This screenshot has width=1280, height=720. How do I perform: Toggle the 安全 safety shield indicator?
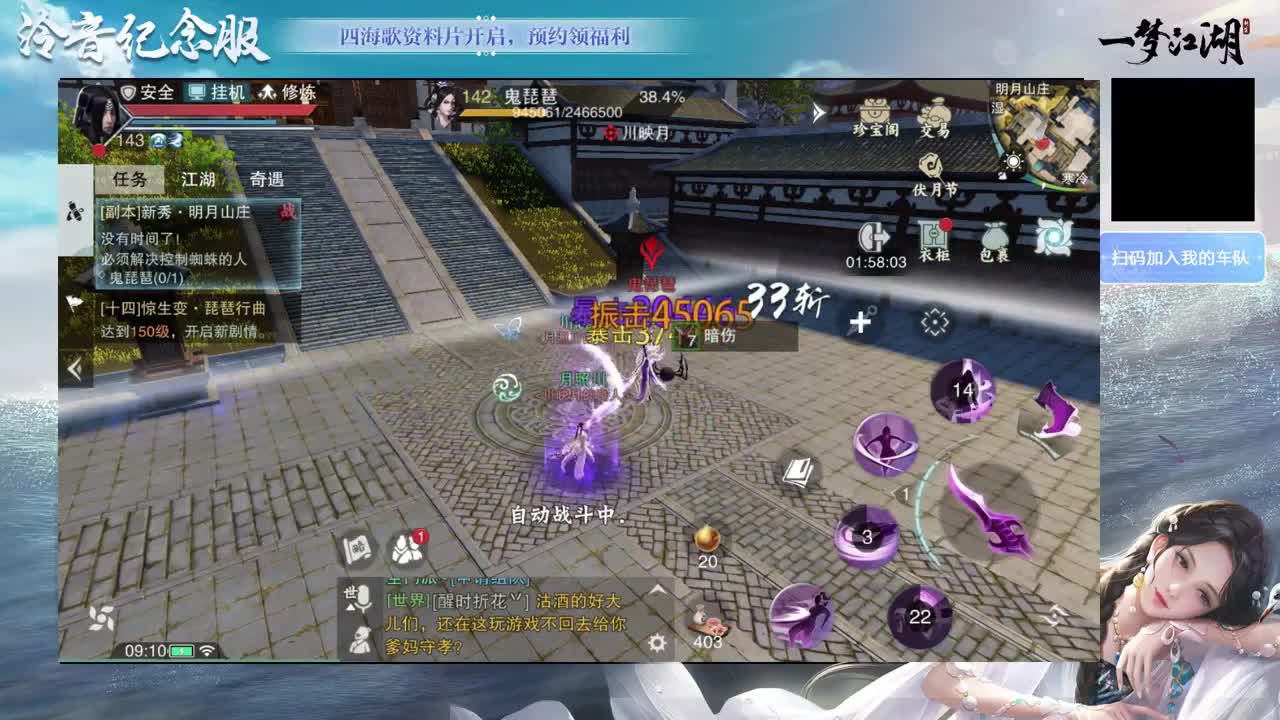point(153,93)
